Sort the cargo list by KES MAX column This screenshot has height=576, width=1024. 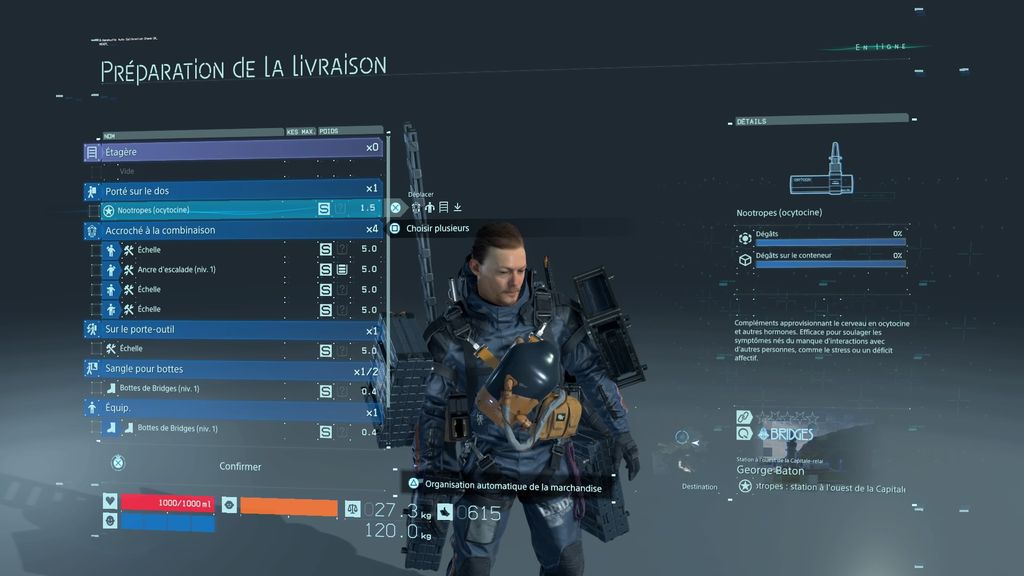coord(299,131)
